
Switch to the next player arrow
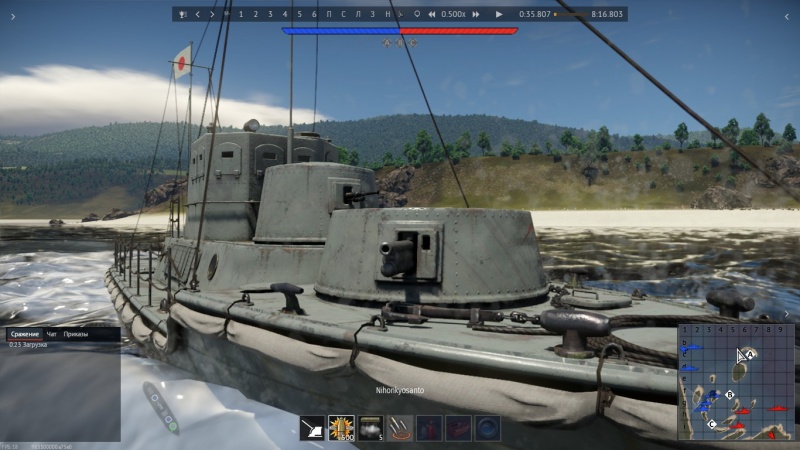(x=212, y=15)
